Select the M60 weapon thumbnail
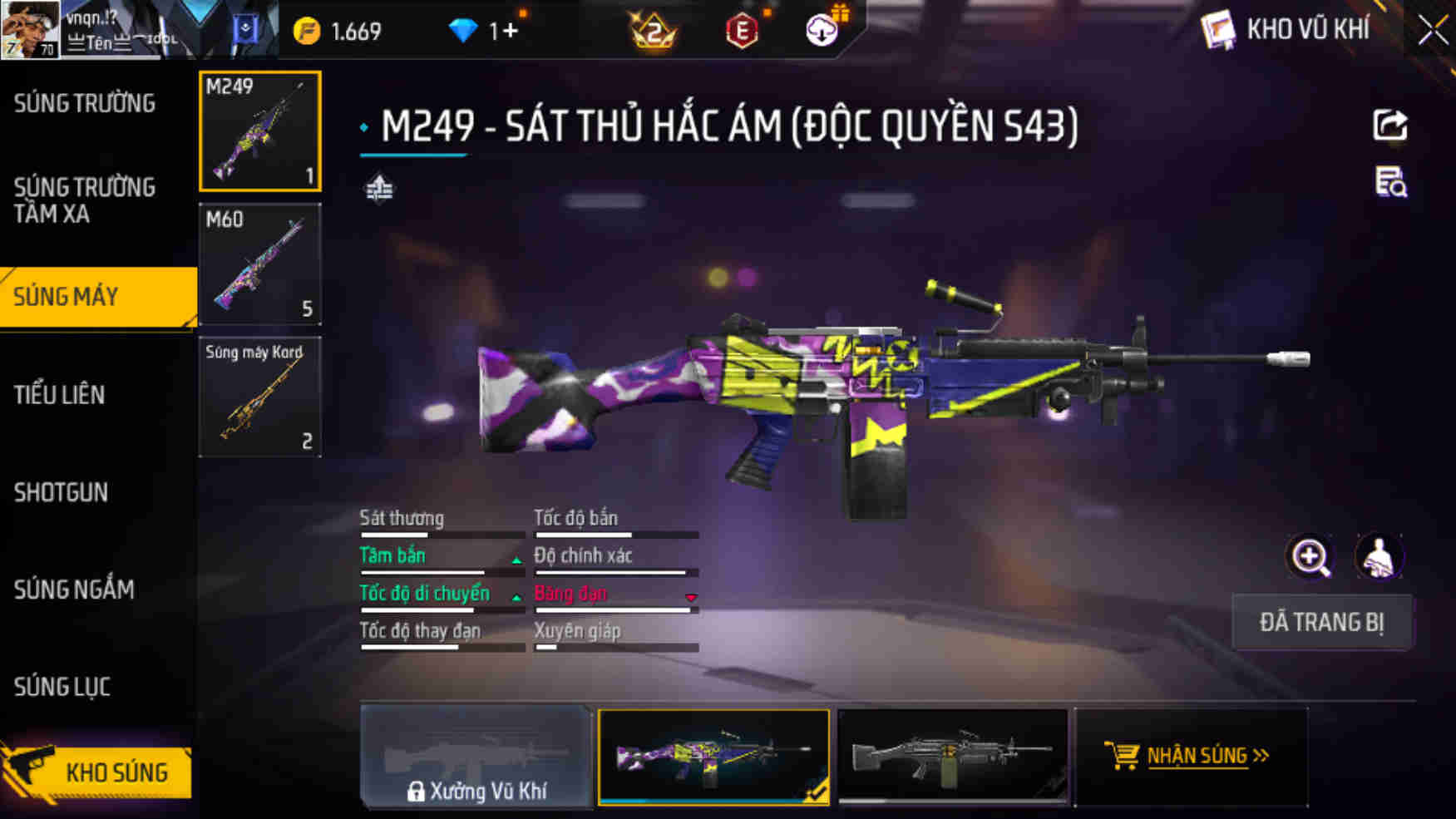Viewport: 1456px width, 819px height. coord(260,264)
